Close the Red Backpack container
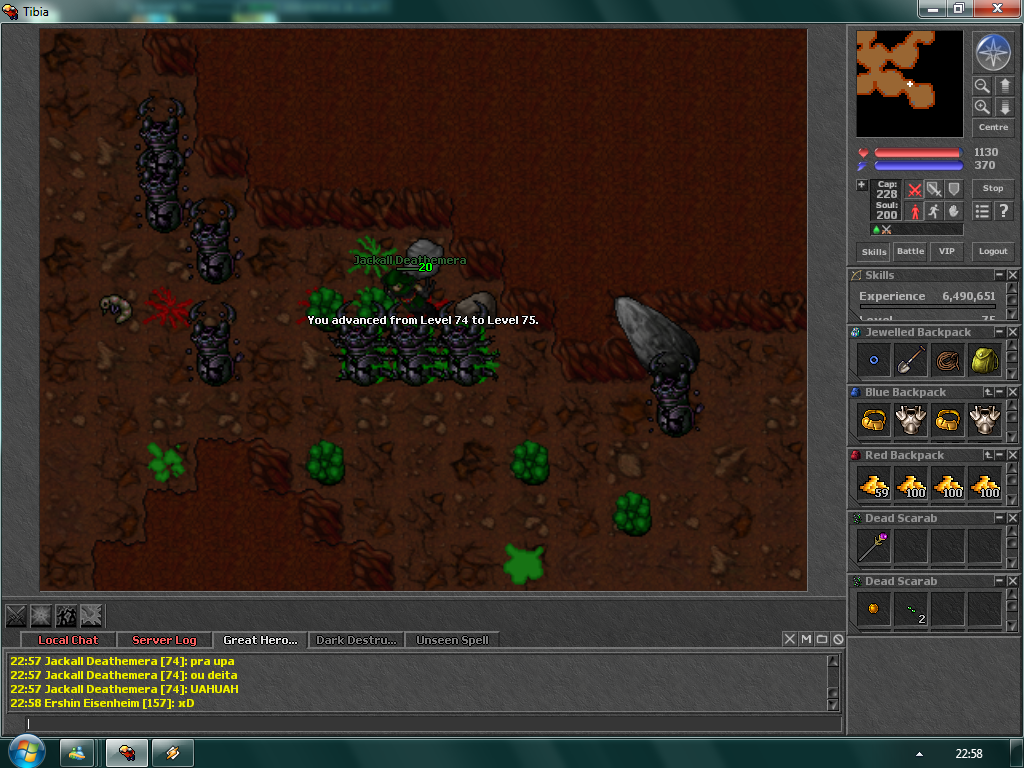 coord(1013,455)
